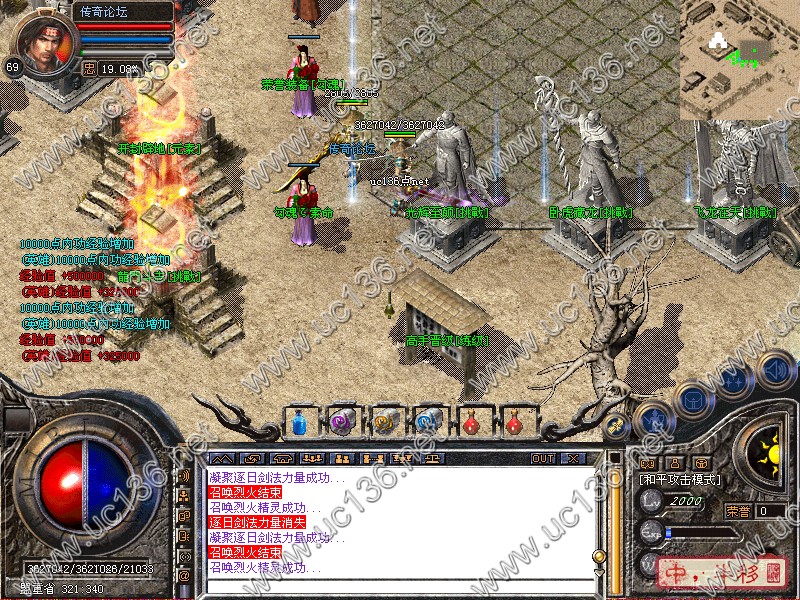The width and height of the screenshot is (800, 600).
Task: Click the gold crossed-tools round button
Action: 617,424
